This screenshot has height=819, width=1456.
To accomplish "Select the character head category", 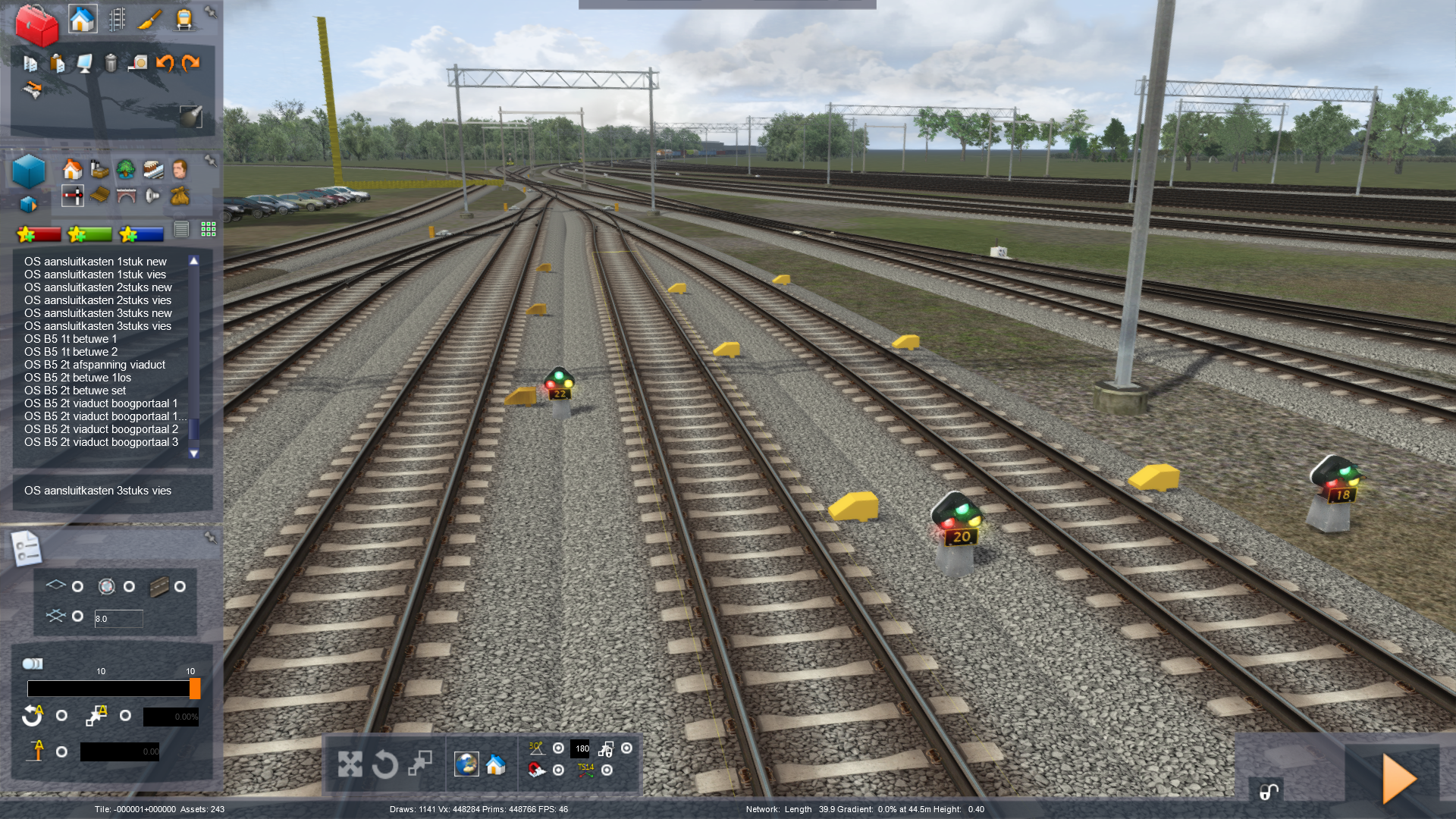I will pyautogui.click(x=180, y=168).
